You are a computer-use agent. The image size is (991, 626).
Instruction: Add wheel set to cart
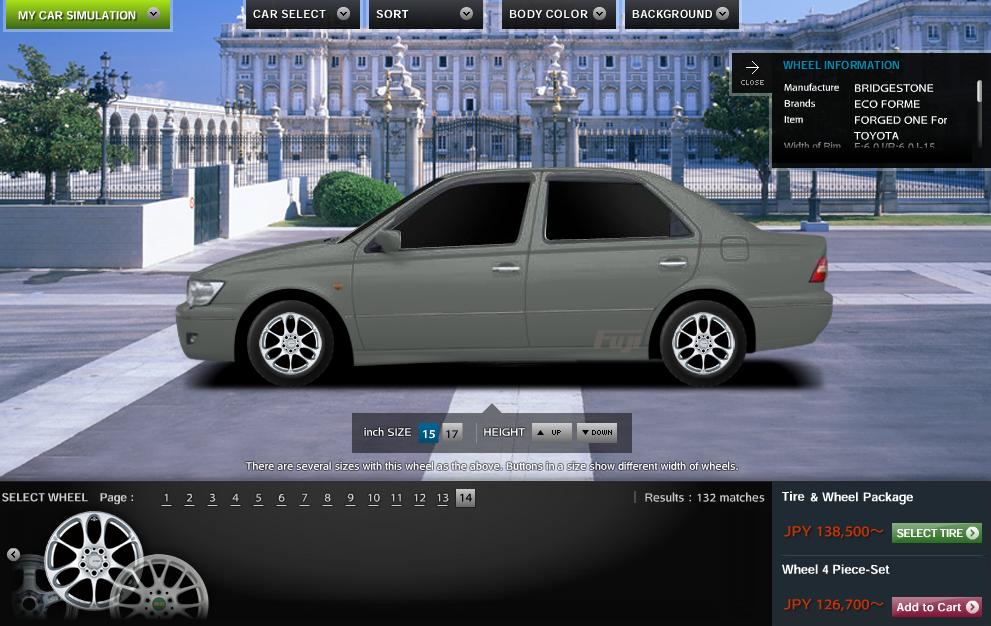click(936, 607)
